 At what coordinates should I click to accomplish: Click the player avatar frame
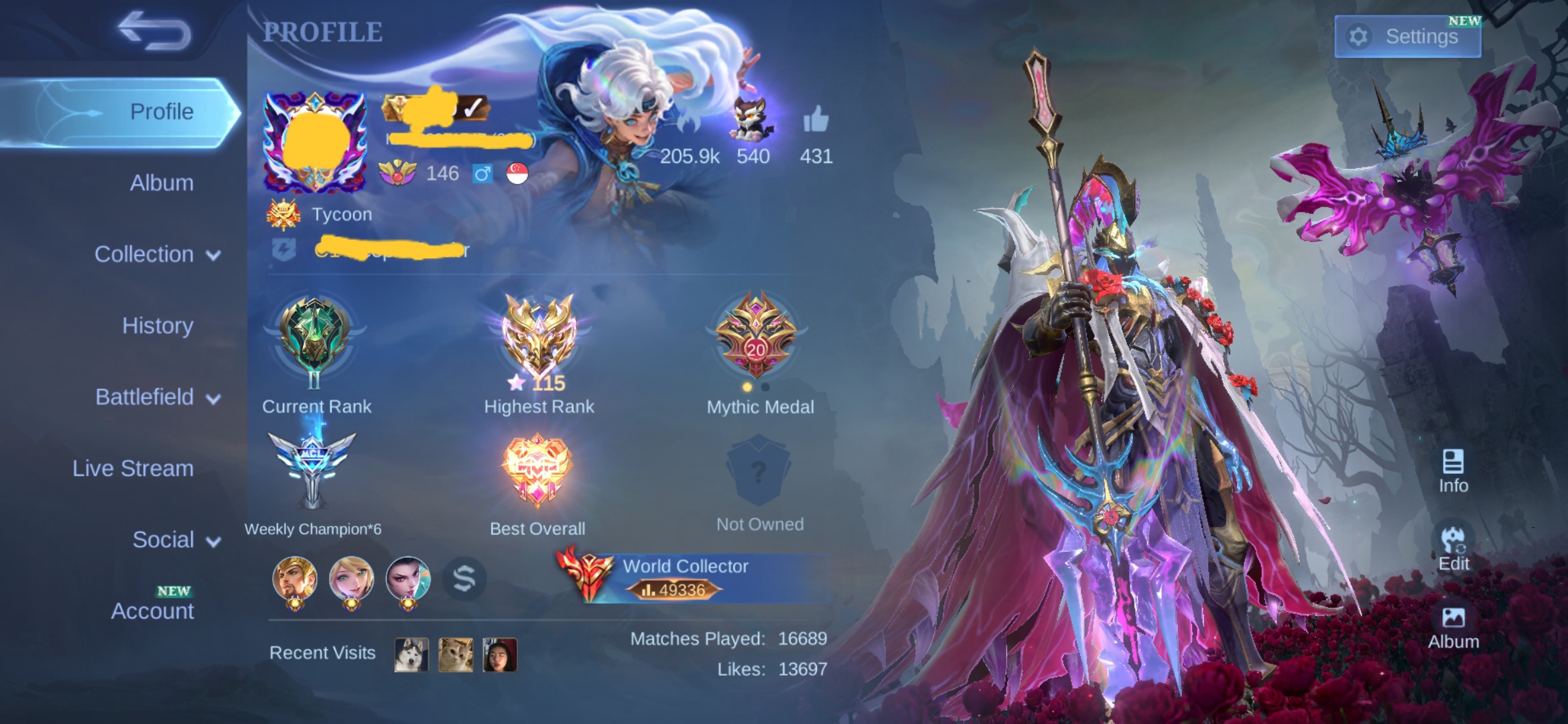pos(315,142)
